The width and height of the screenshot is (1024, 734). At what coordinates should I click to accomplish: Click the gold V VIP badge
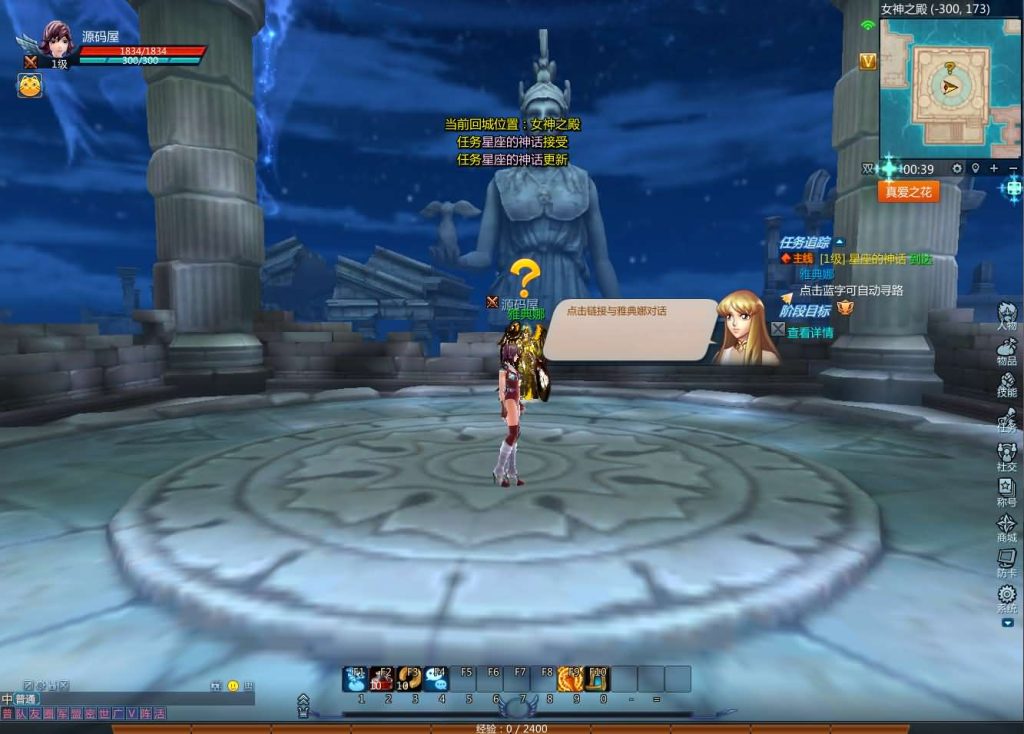(x=867, y=62)
